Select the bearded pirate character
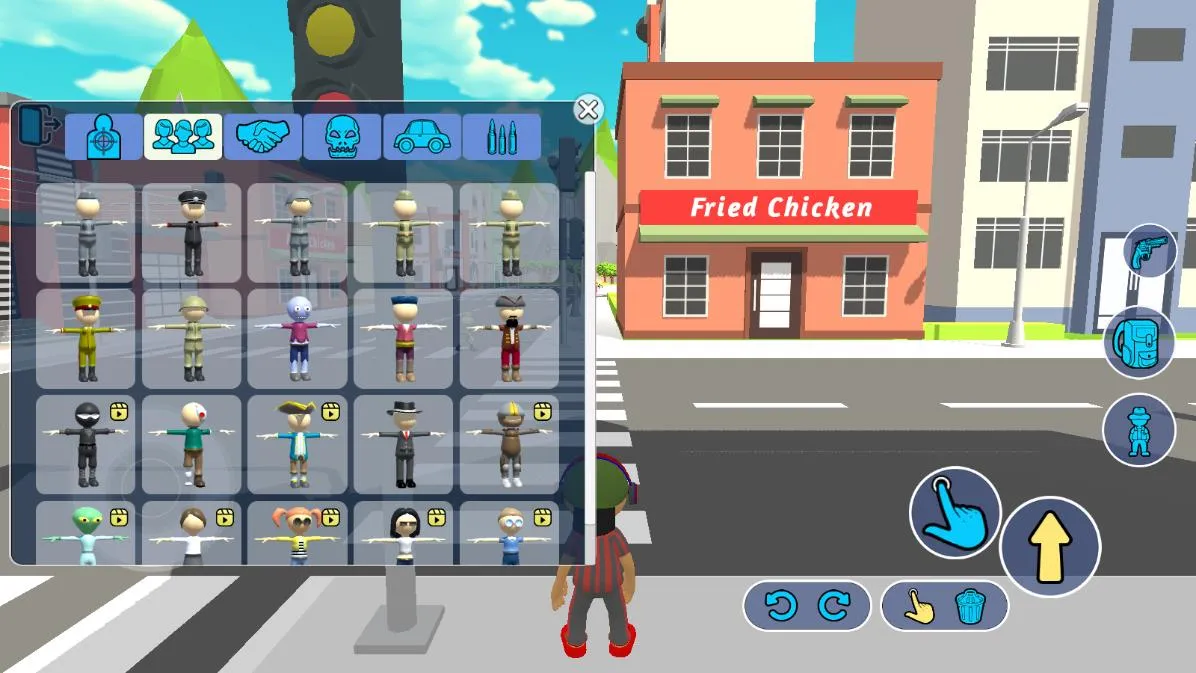 (510, 339)
